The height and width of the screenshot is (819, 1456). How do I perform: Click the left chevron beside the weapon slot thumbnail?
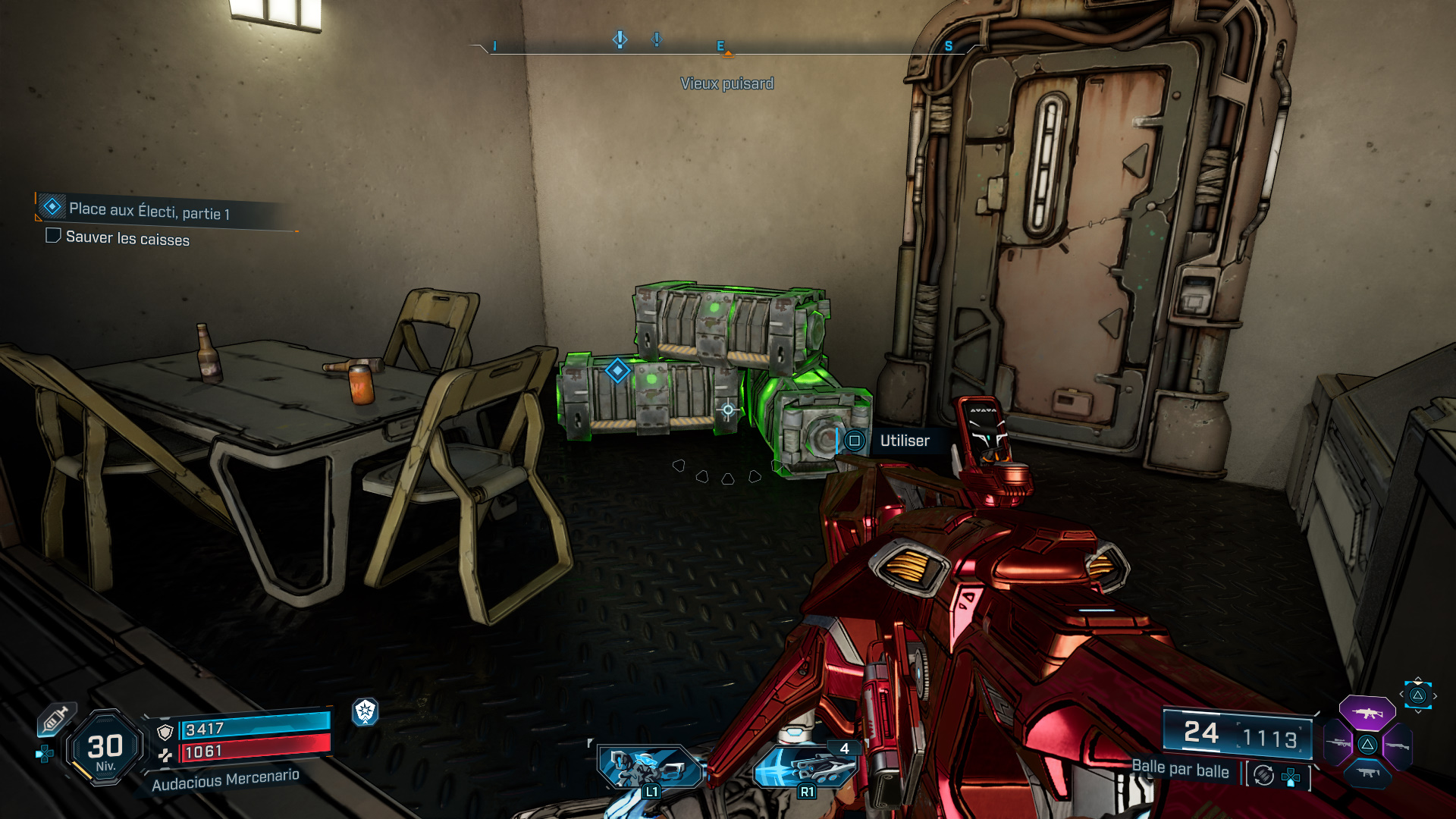[1402, 694]
